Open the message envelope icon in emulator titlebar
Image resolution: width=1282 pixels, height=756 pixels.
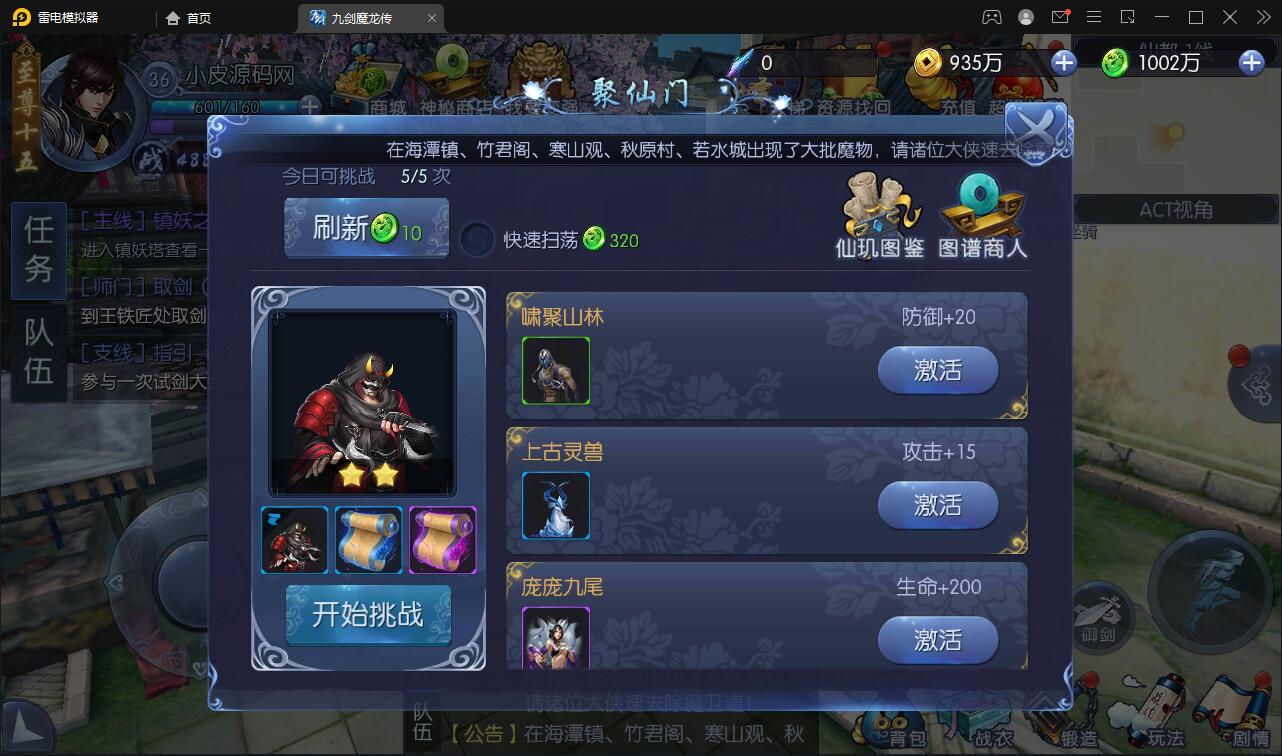click(1061, 17)
